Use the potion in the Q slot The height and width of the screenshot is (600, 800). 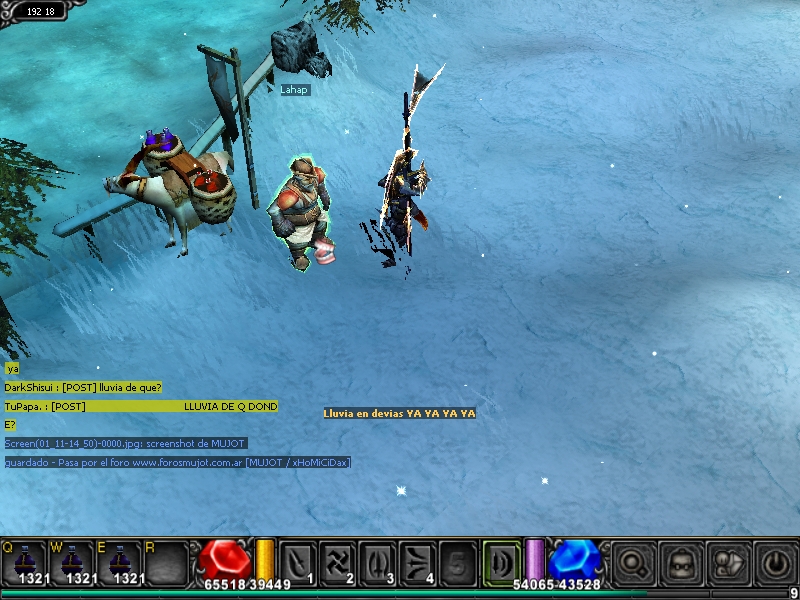[x=25, y=563]
